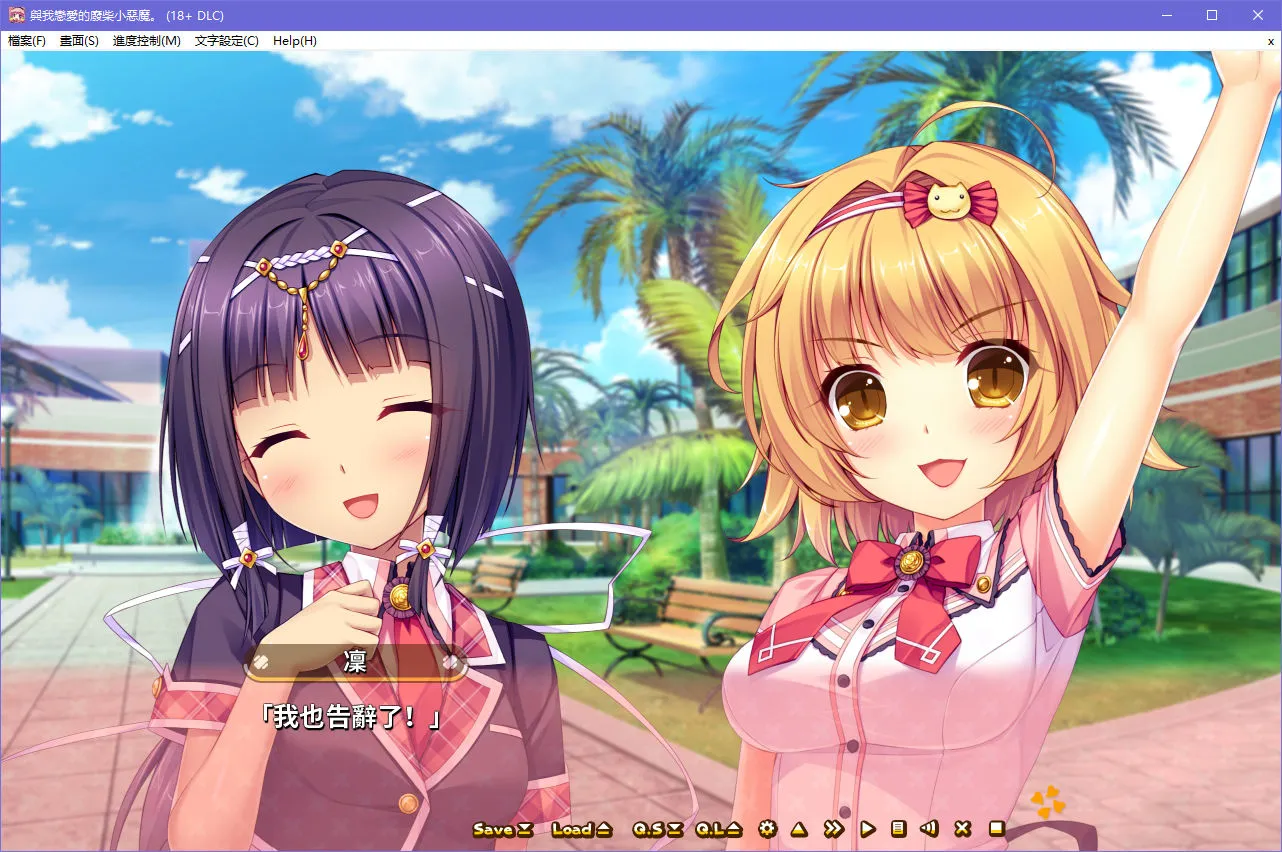Click the Load button on the toolbar
Screen dimensions: 1282x852
coord(574,829)
